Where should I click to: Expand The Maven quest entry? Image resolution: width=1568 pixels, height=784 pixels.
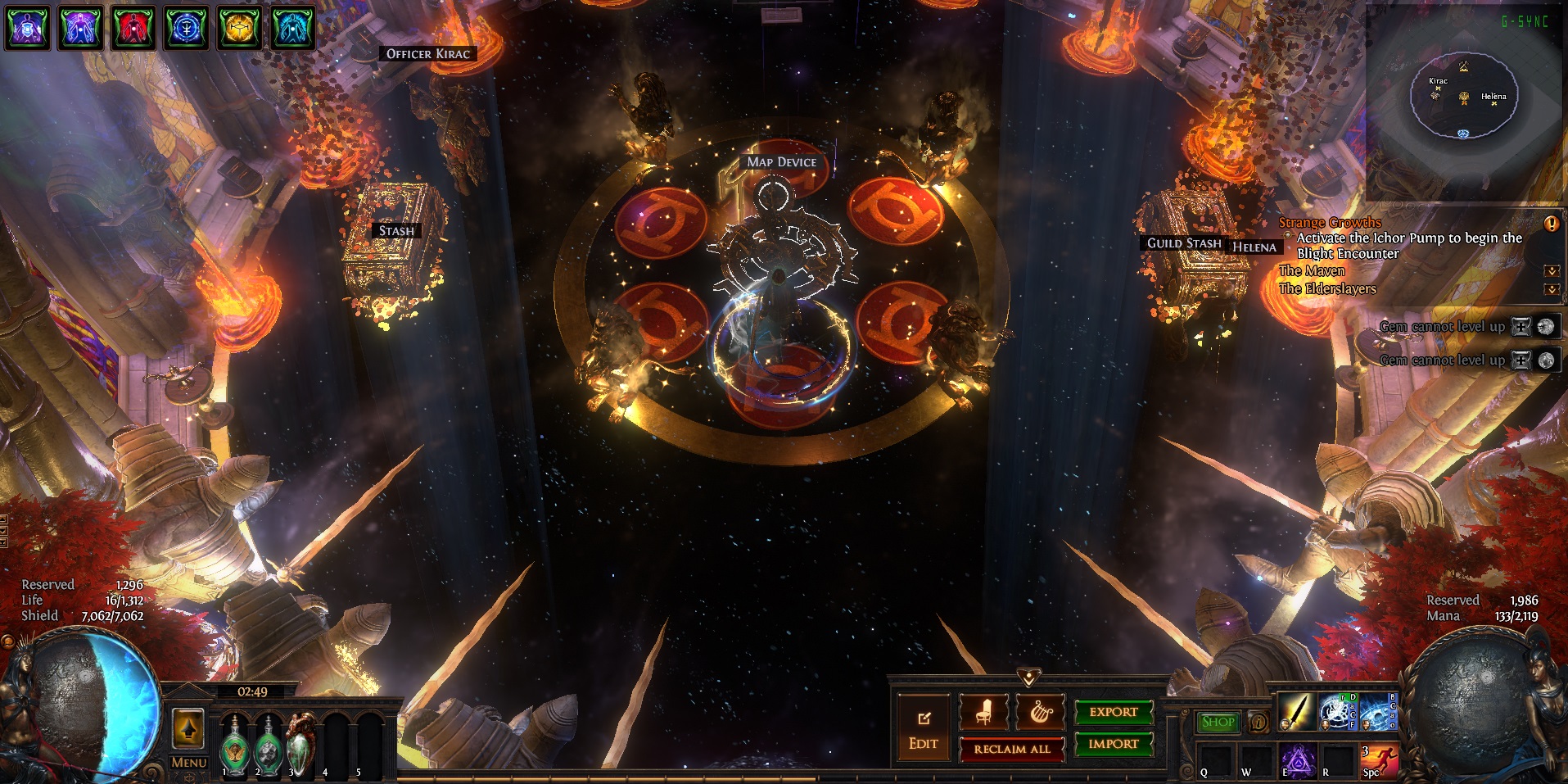[x=1551, y=271]
